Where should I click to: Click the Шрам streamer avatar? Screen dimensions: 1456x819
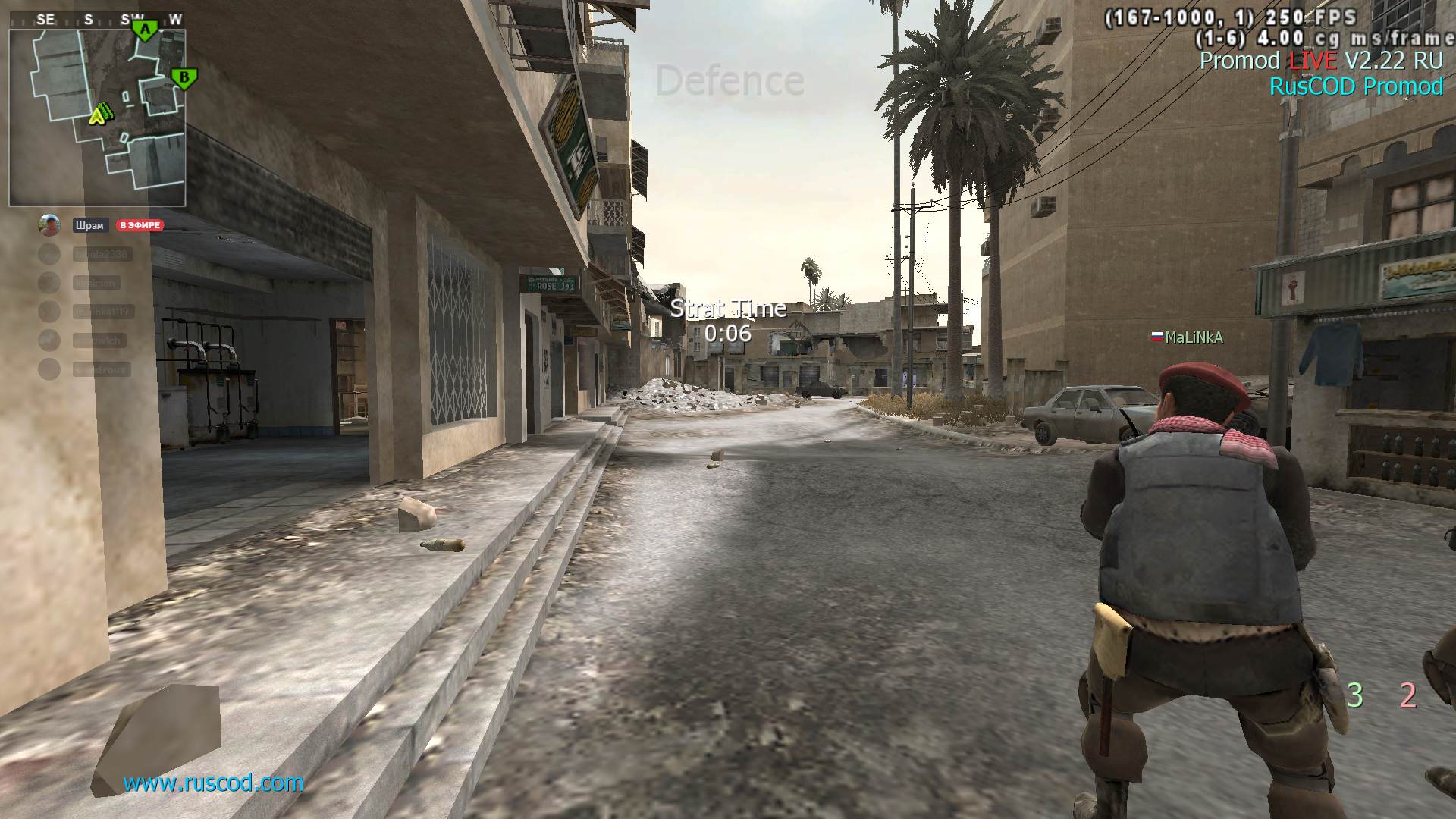pyautogui.click(x=49, y=225)
